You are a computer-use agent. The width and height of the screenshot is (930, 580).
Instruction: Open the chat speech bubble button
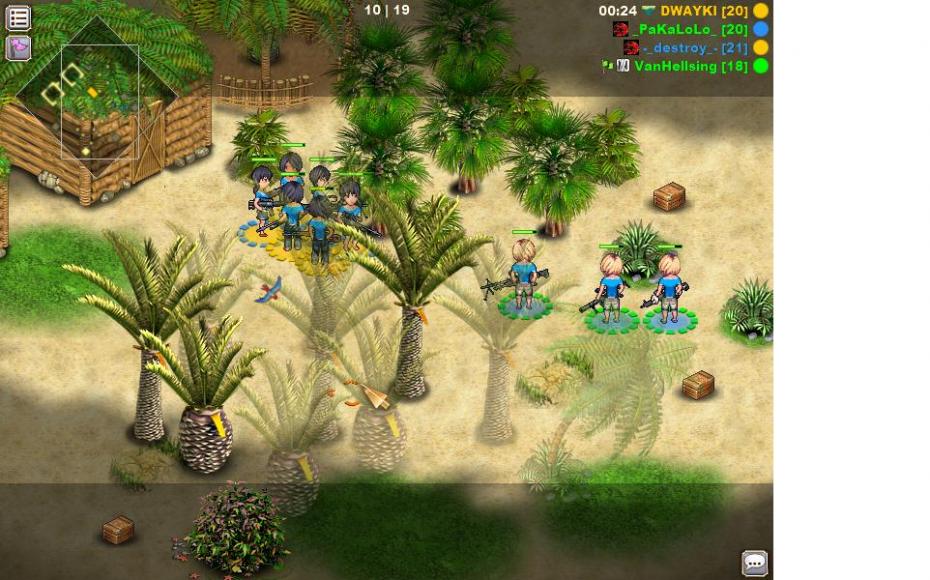pos(755,562)
